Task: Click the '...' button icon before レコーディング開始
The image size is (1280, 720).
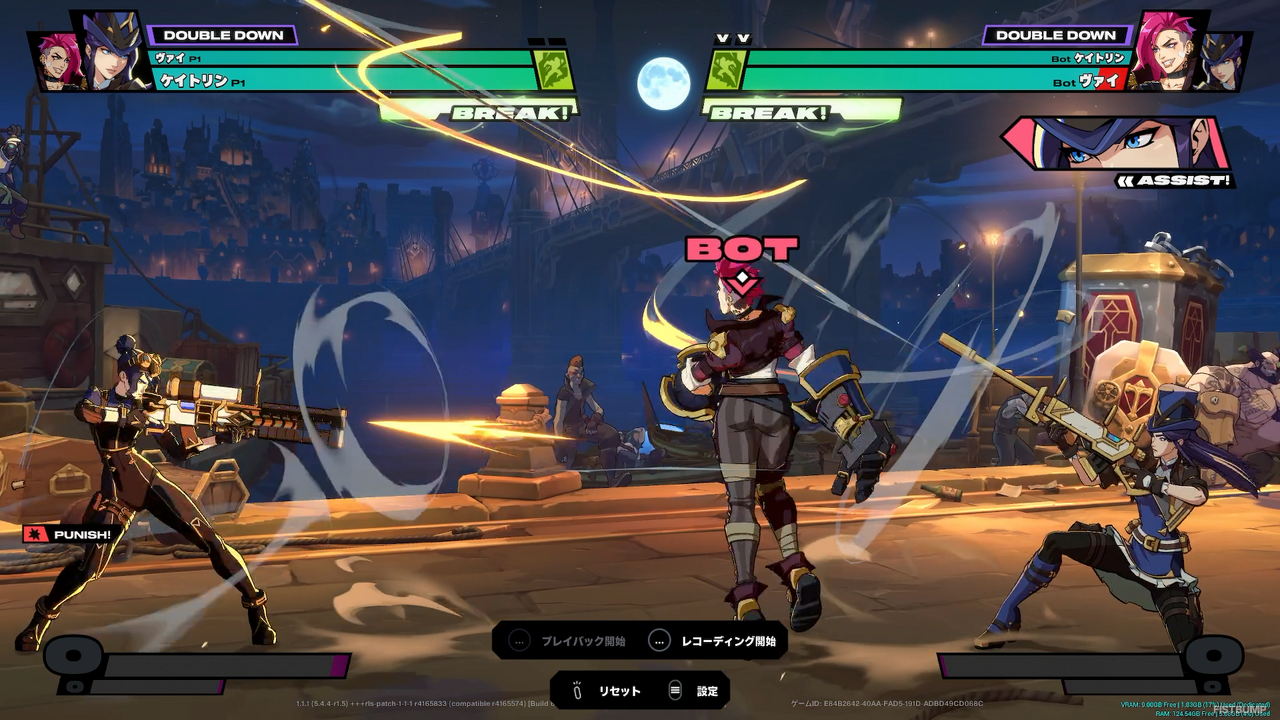Action: tap(659, 642)
